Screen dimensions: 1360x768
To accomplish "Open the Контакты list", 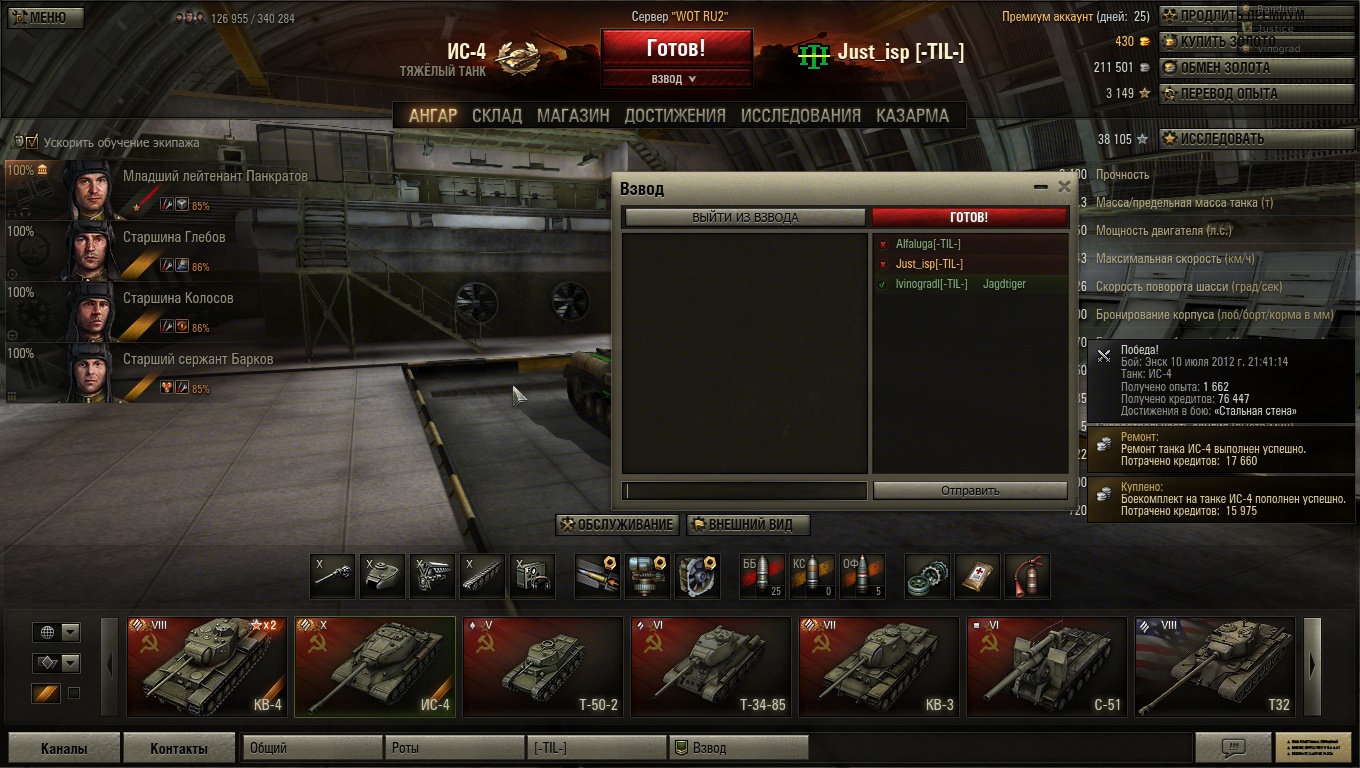I will coord(179,748).
